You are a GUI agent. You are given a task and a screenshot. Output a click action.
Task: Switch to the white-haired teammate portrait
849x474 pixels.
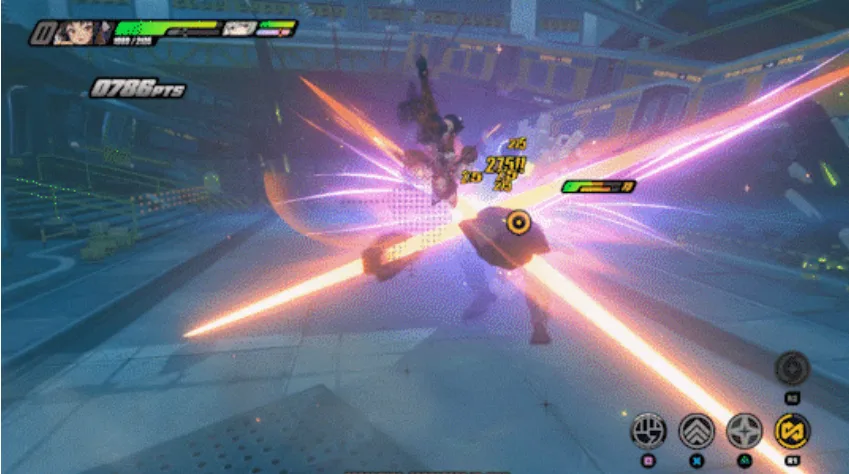click(x=240, y=29)
